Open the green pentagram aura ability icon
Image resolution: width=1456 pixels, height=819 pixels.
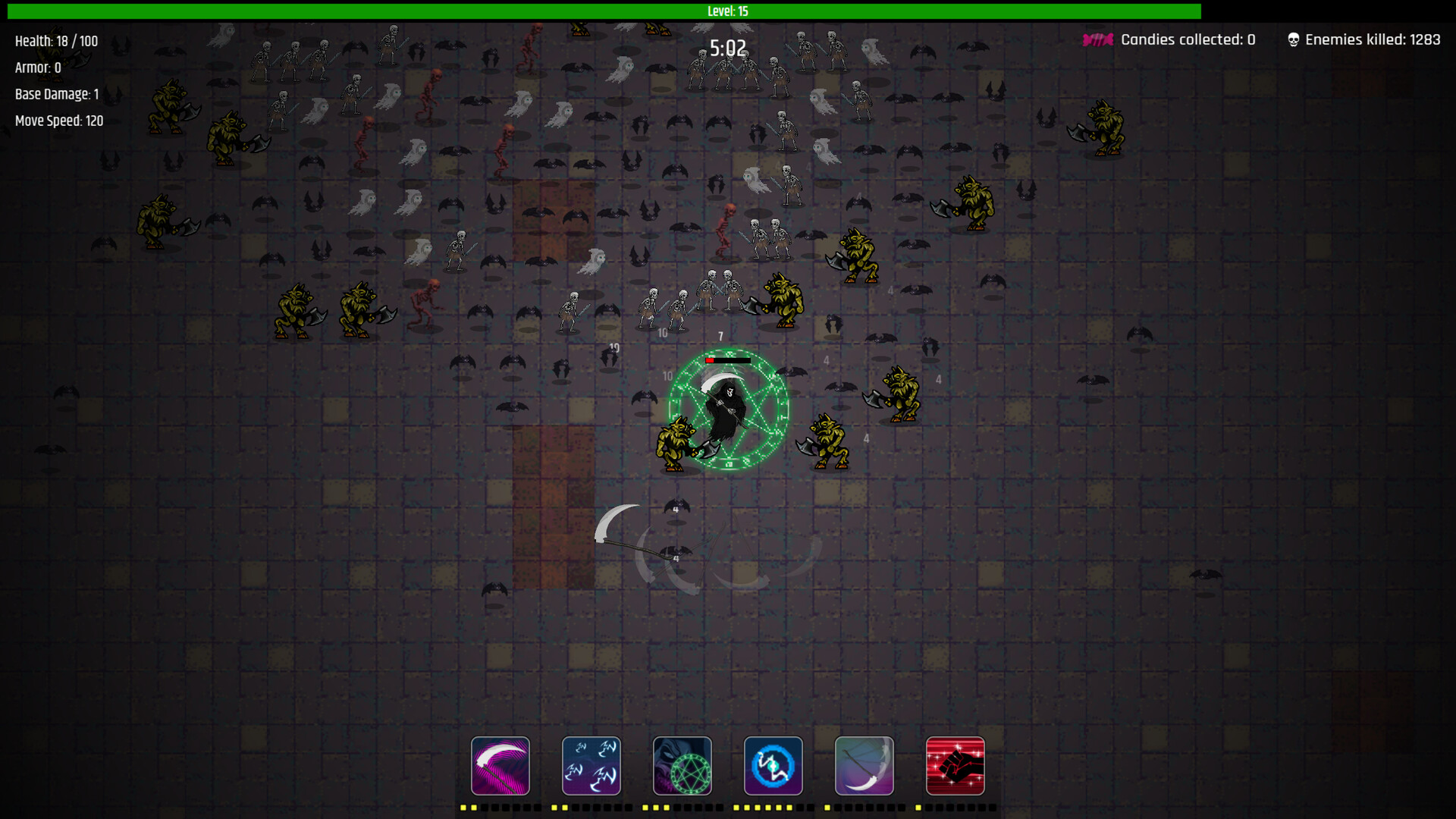click(682, 765)
